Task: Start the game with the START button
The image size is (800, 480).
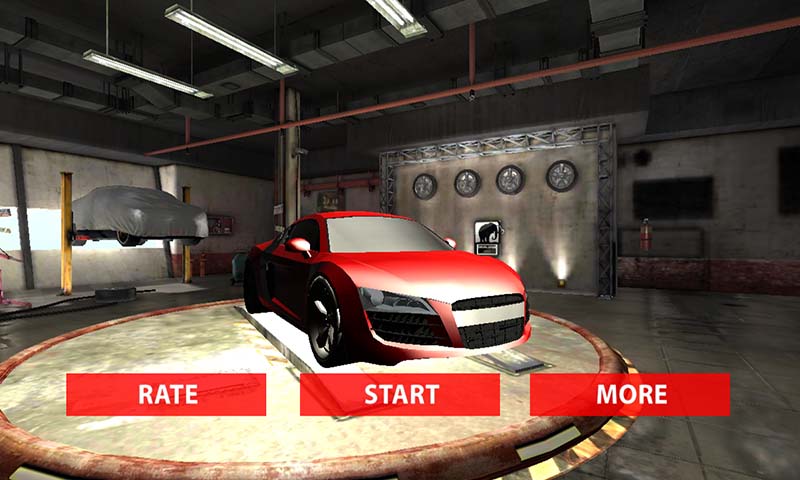Action: [400, 394]
